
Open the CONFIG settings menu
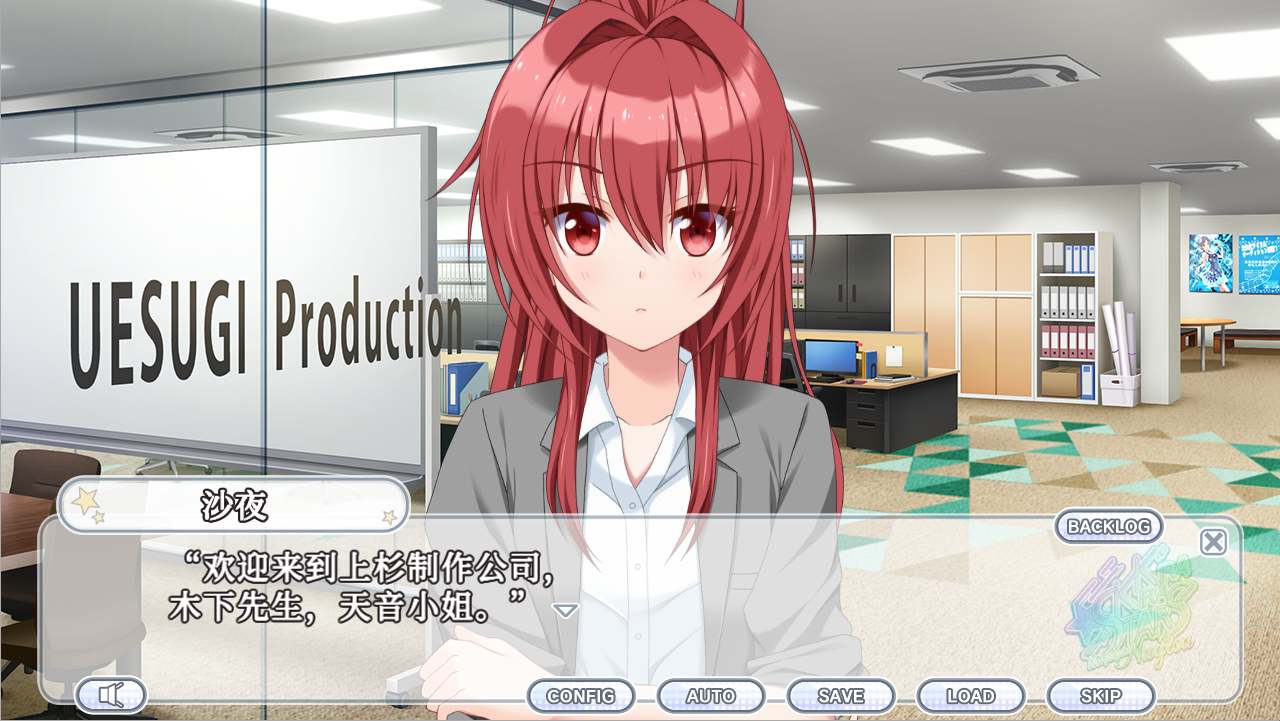pos(582,695)
